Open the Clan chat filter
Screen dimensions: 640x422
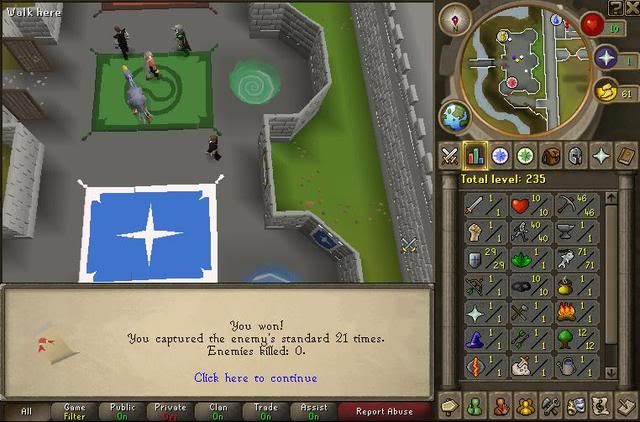(x=219, y=410)
